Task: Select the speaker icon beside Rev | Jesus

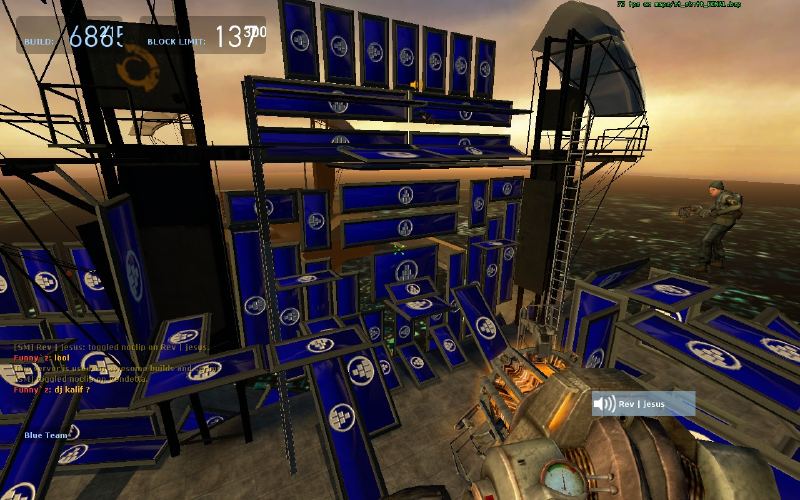Action: [x=604, y=404]
